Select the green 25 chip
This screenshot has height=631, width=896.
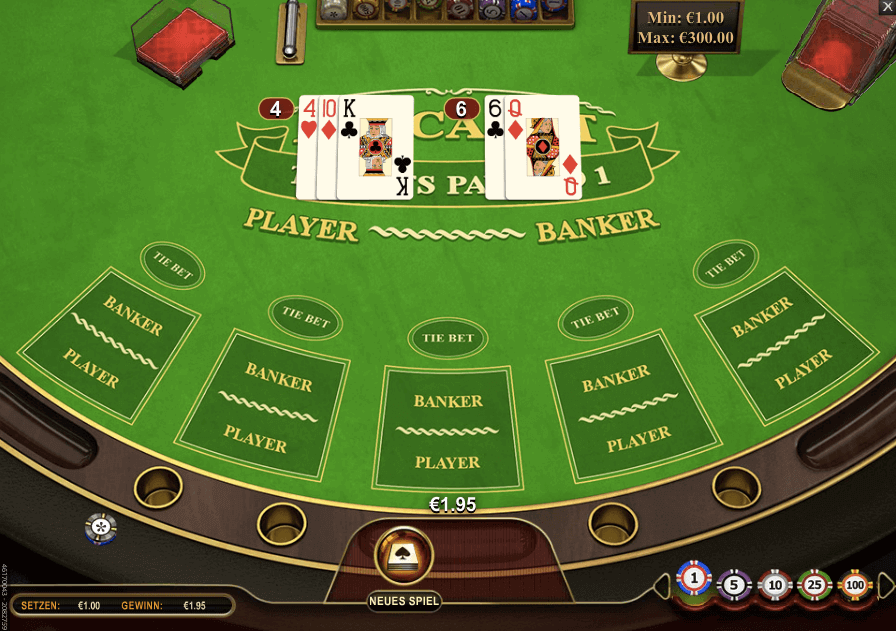pyautogui.click(x=814, y=584)
